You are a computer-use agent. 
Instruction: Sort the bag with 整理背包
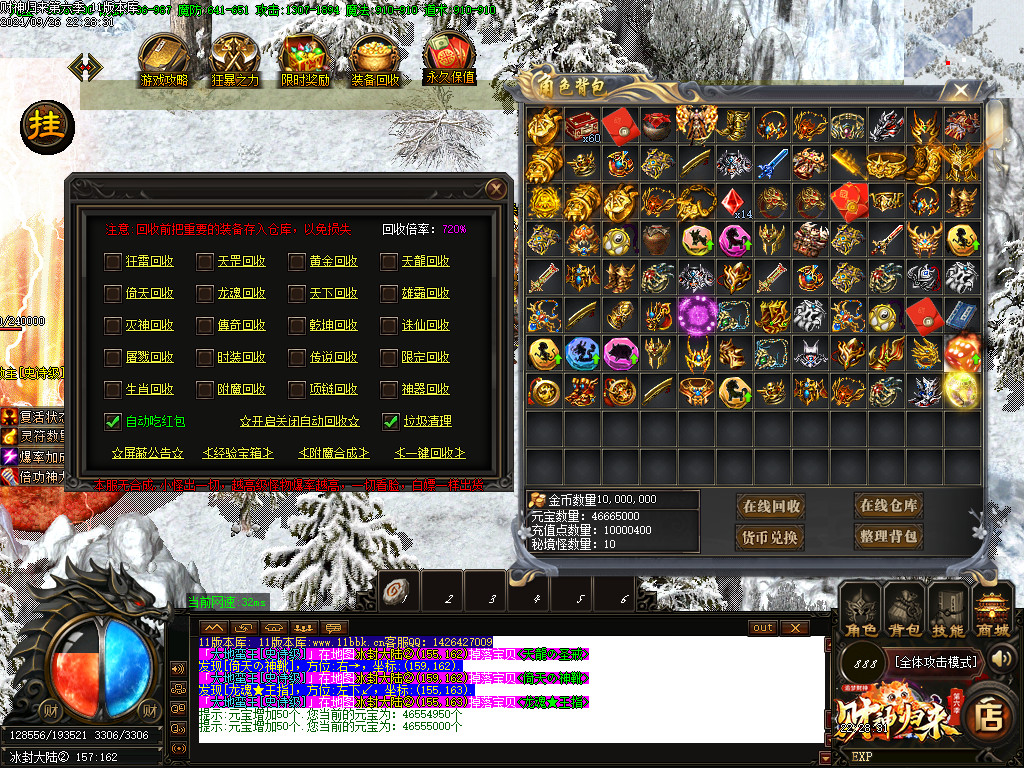[888, 537]
